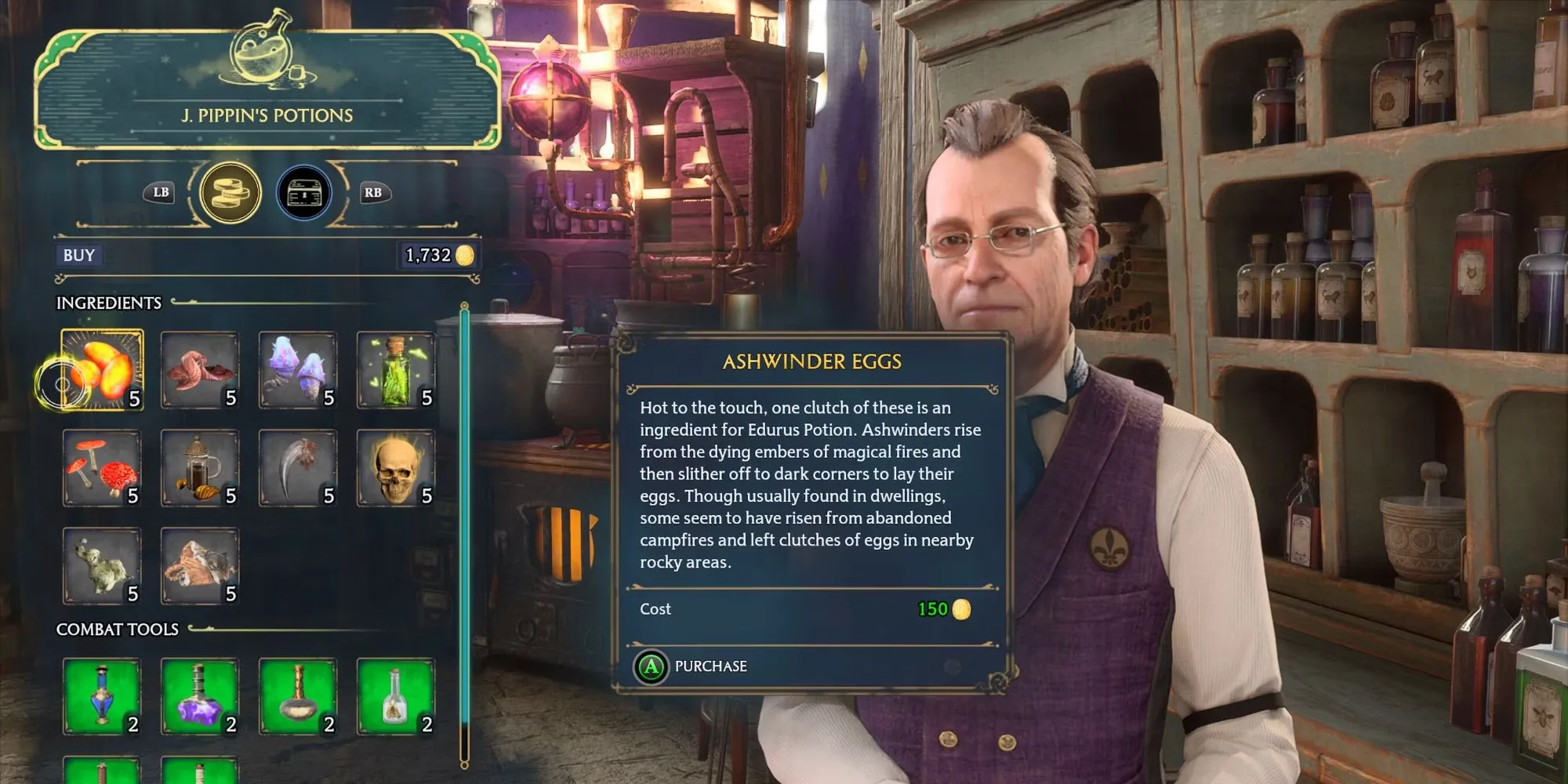Screen dimensions: 1568x784
Task: Choose the purple crystal potion combat tool
Action: click(x=200, y=696)
